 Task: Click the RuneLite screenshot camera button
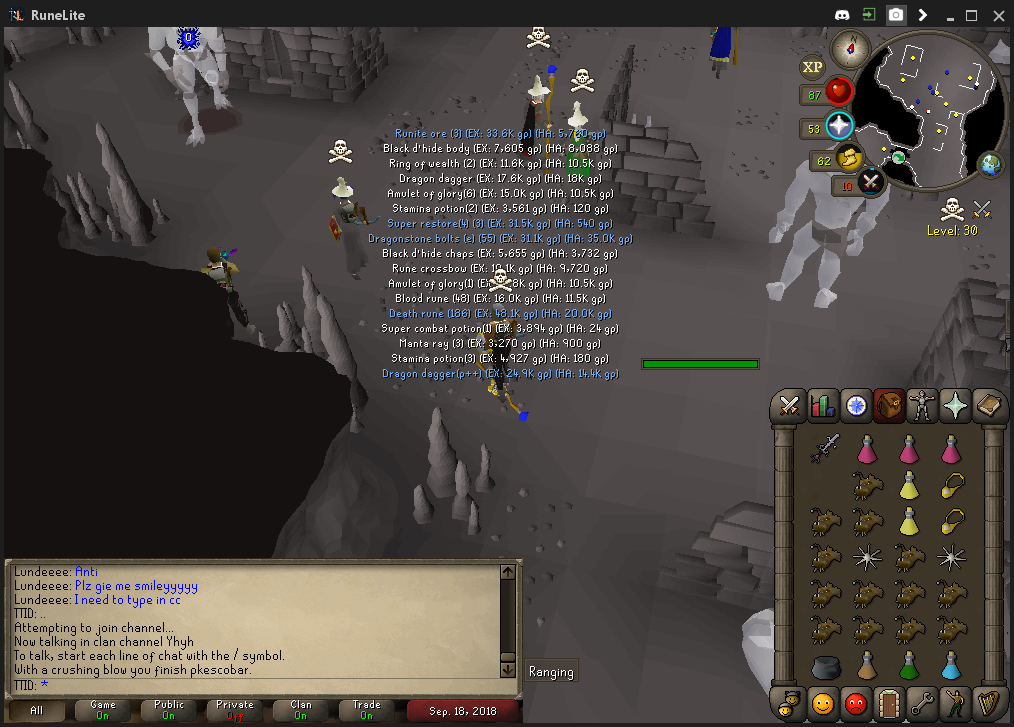point(896,15)
